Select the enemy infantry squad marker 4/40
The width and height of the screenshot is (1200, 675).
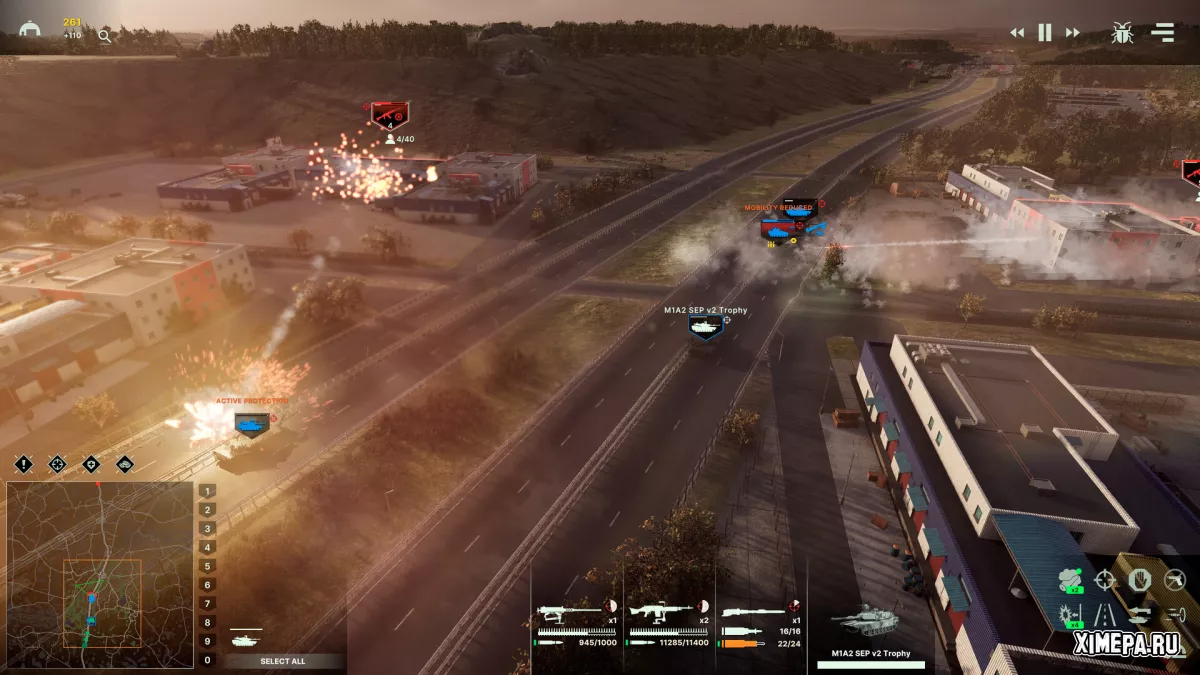click(389, 115)
